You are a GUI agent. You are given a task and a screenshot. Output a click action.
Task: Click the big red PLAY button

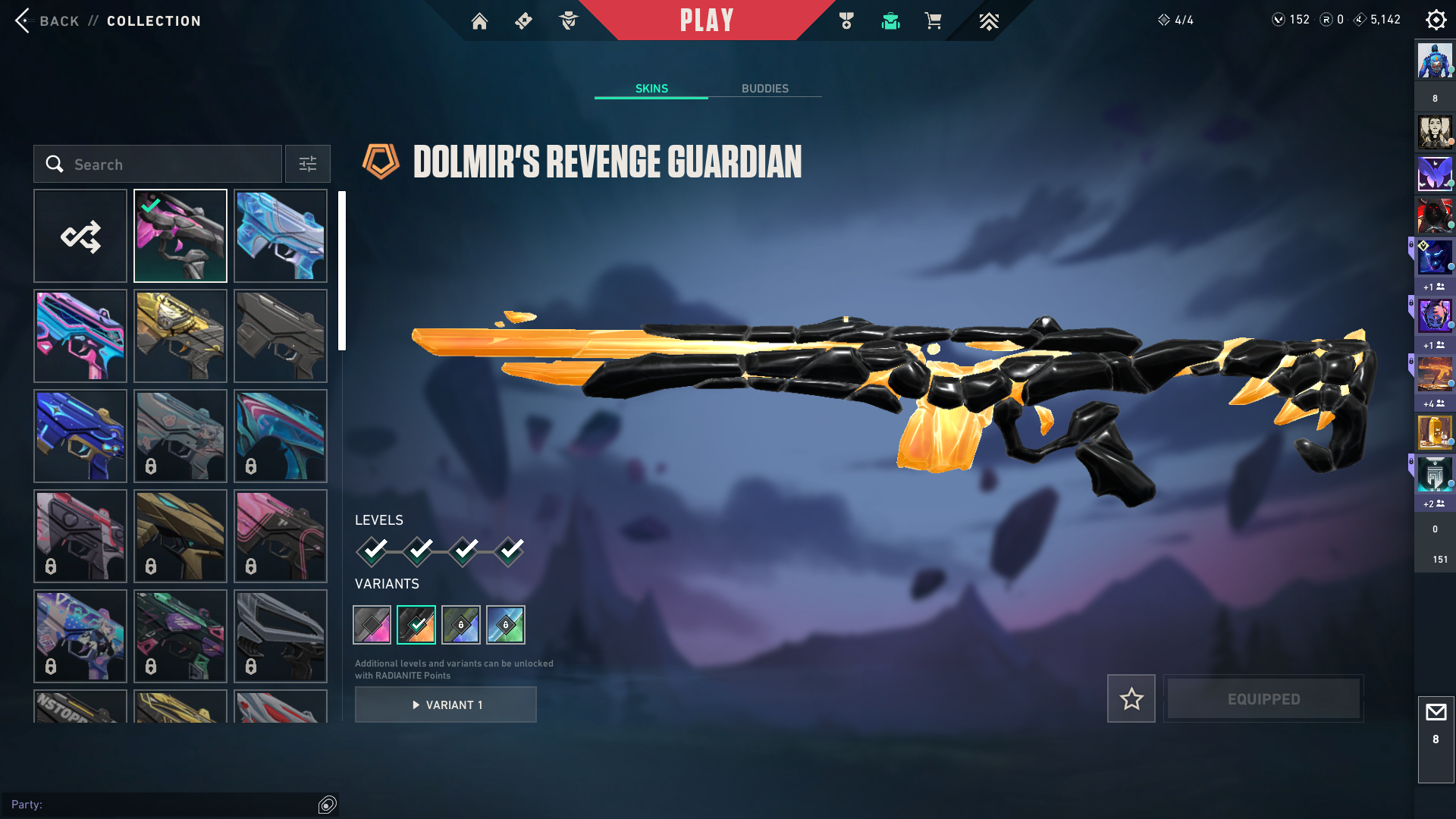706,20
